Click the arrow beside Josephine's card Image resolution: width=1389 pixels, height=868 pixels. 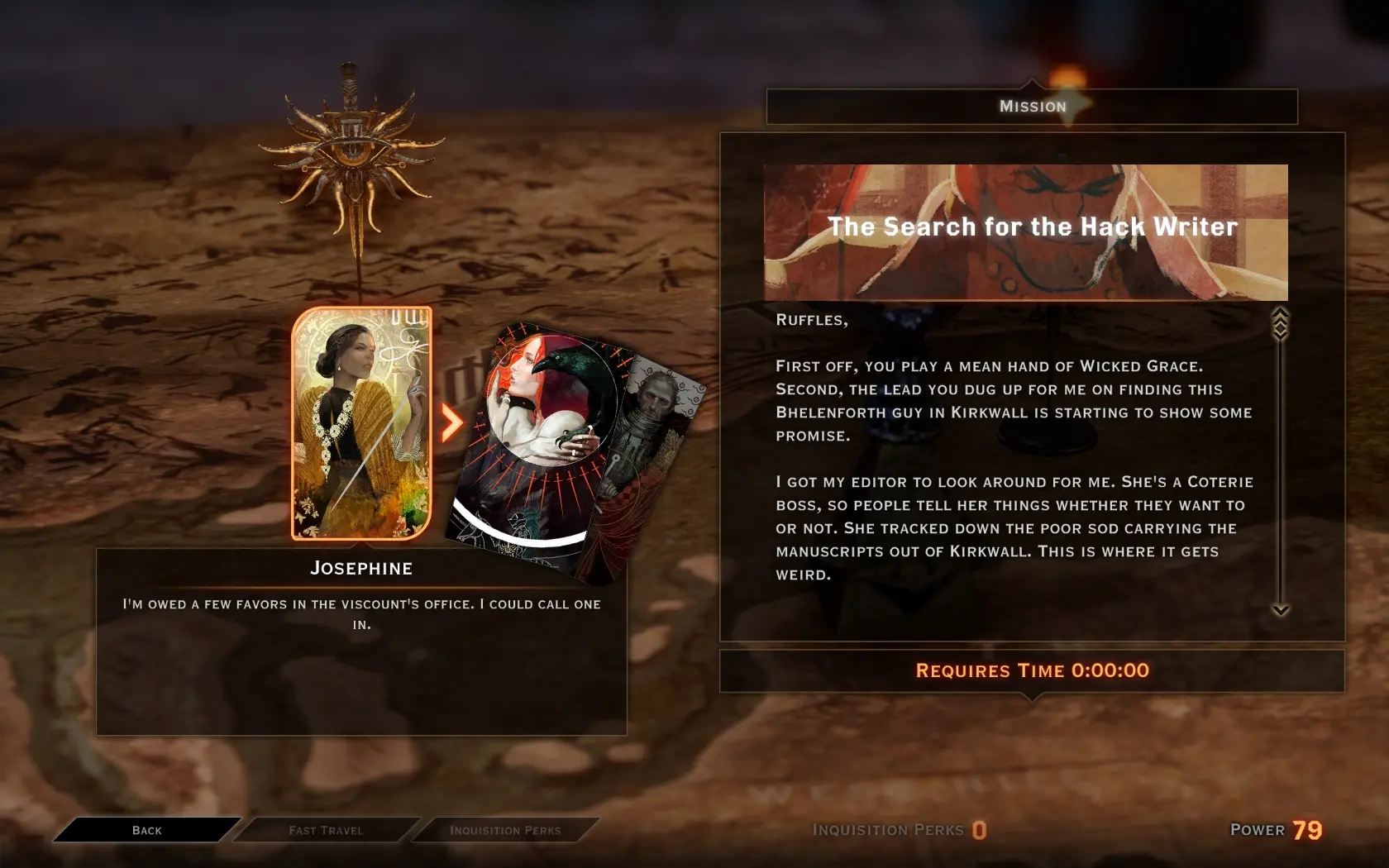click(451, 422)
